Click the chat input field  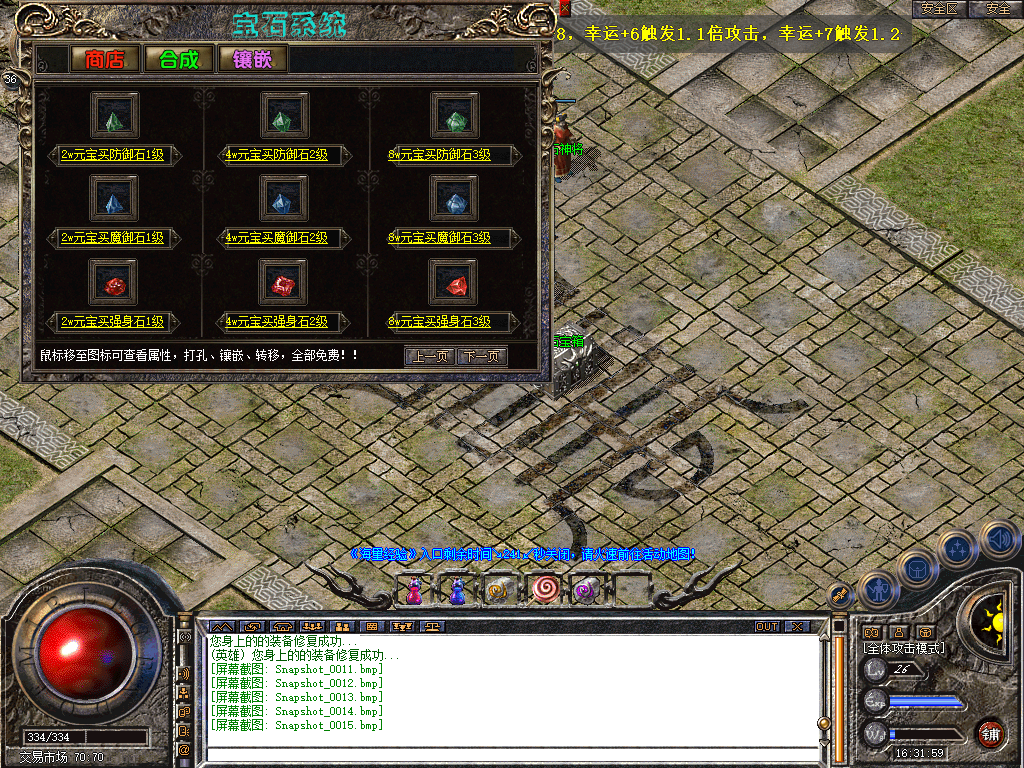point(510,753)
